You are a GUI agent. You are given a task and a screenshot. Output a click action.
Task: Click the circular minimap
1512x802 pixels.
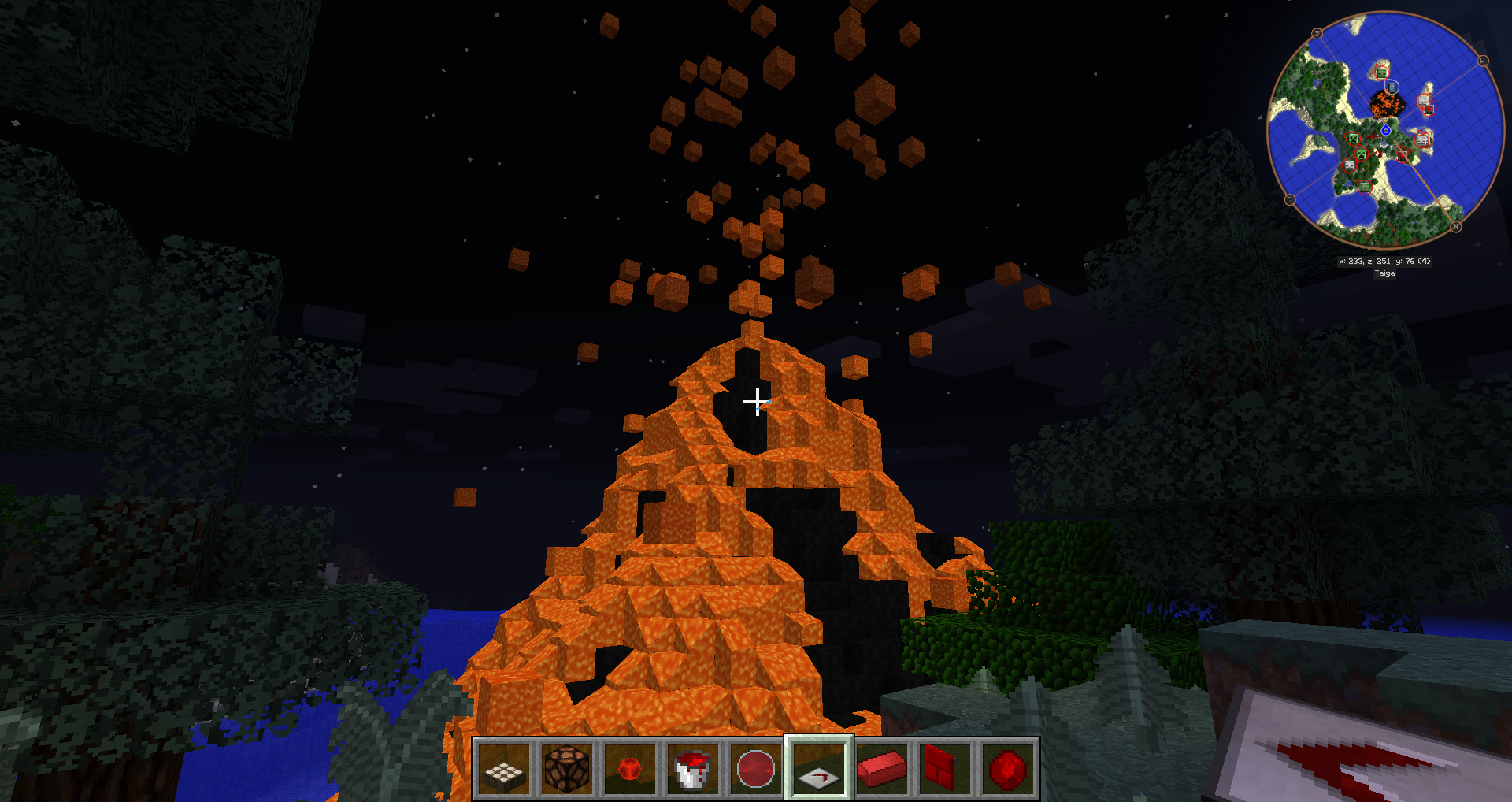coord(1386,130)
